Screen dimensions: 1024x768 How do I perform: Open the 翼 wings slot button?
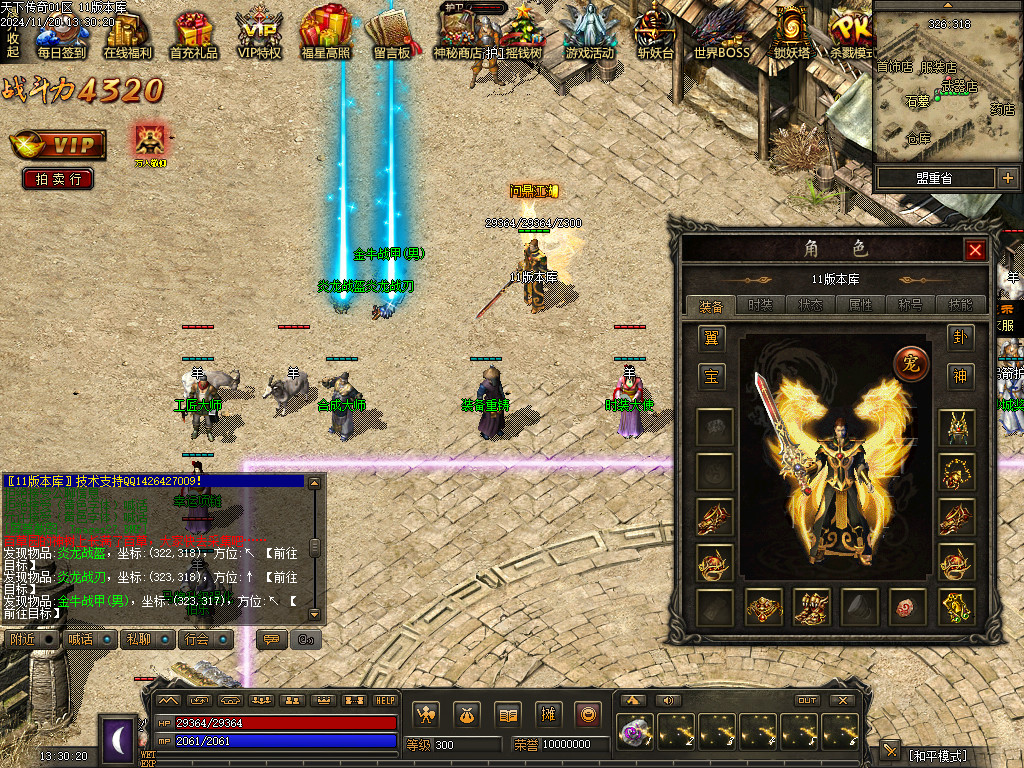pos(712,338)
